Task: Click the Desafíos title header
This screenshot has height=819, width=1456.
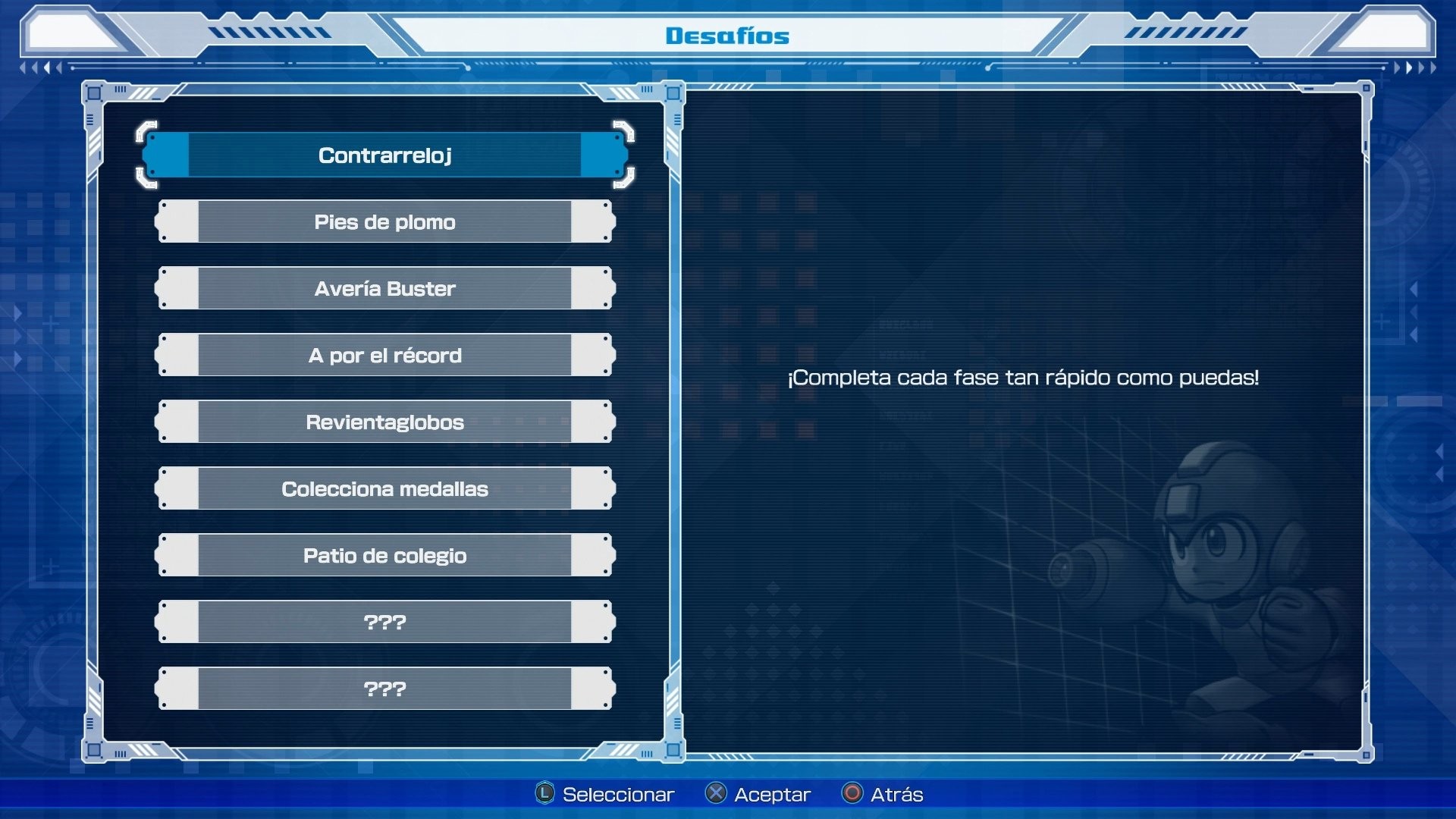Action: pyautogui.click(x=727, y=35)
